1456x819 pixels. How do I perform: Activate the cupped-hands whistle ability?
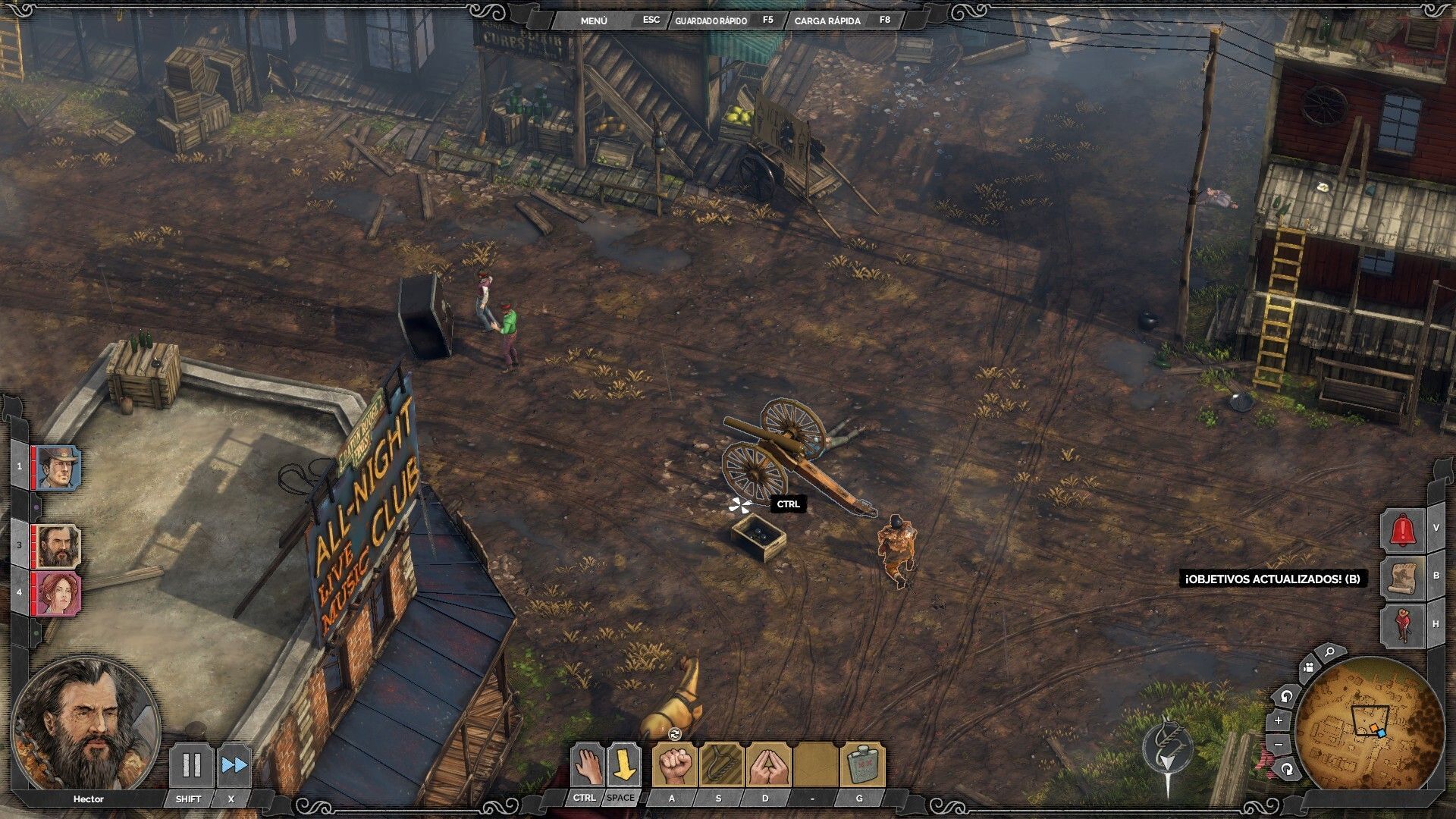point(768,765)
